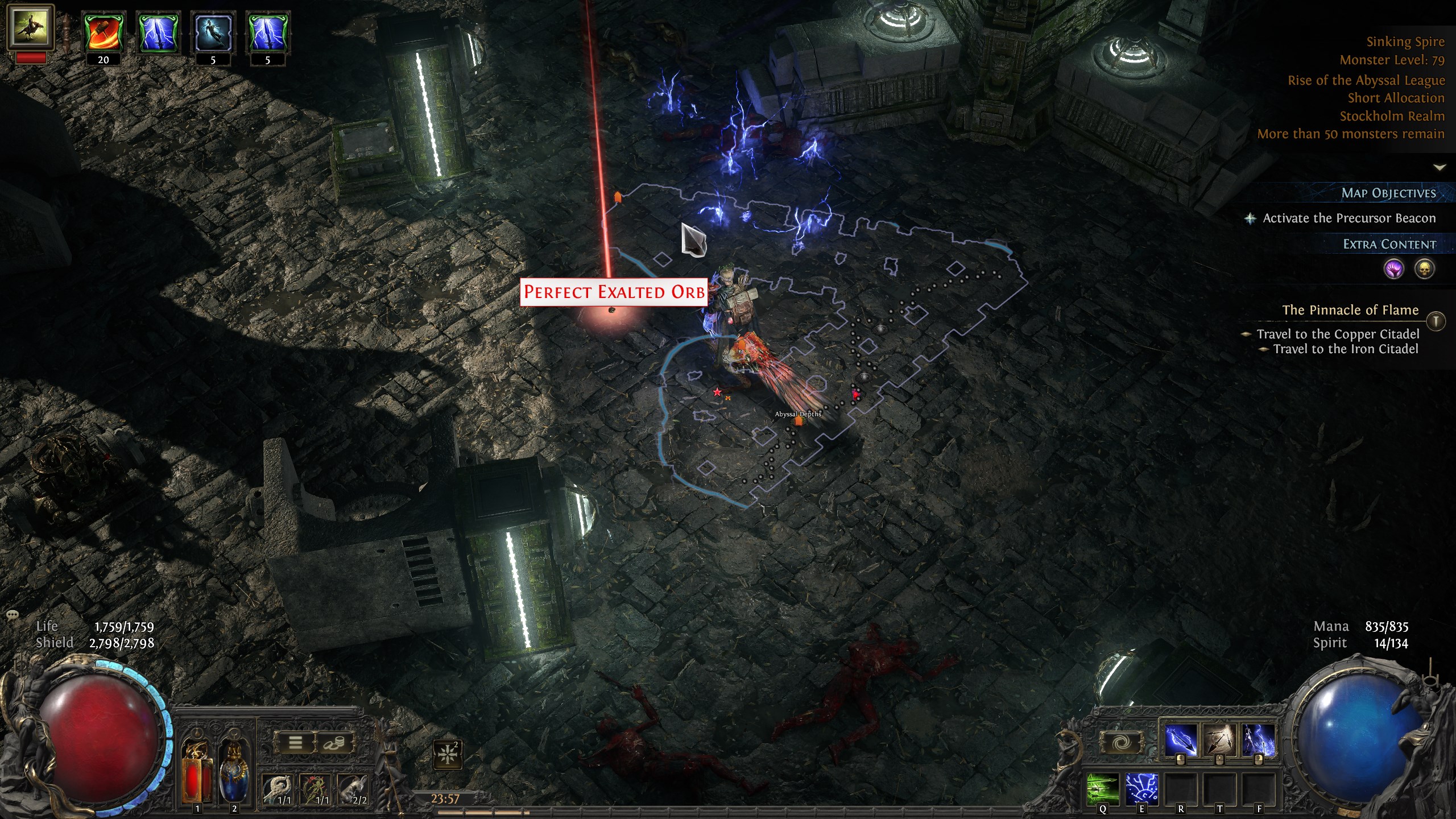Click the cross-shaped icon numbered 2
This screenshot has width=1456, height=819.
tap(447, 754)
